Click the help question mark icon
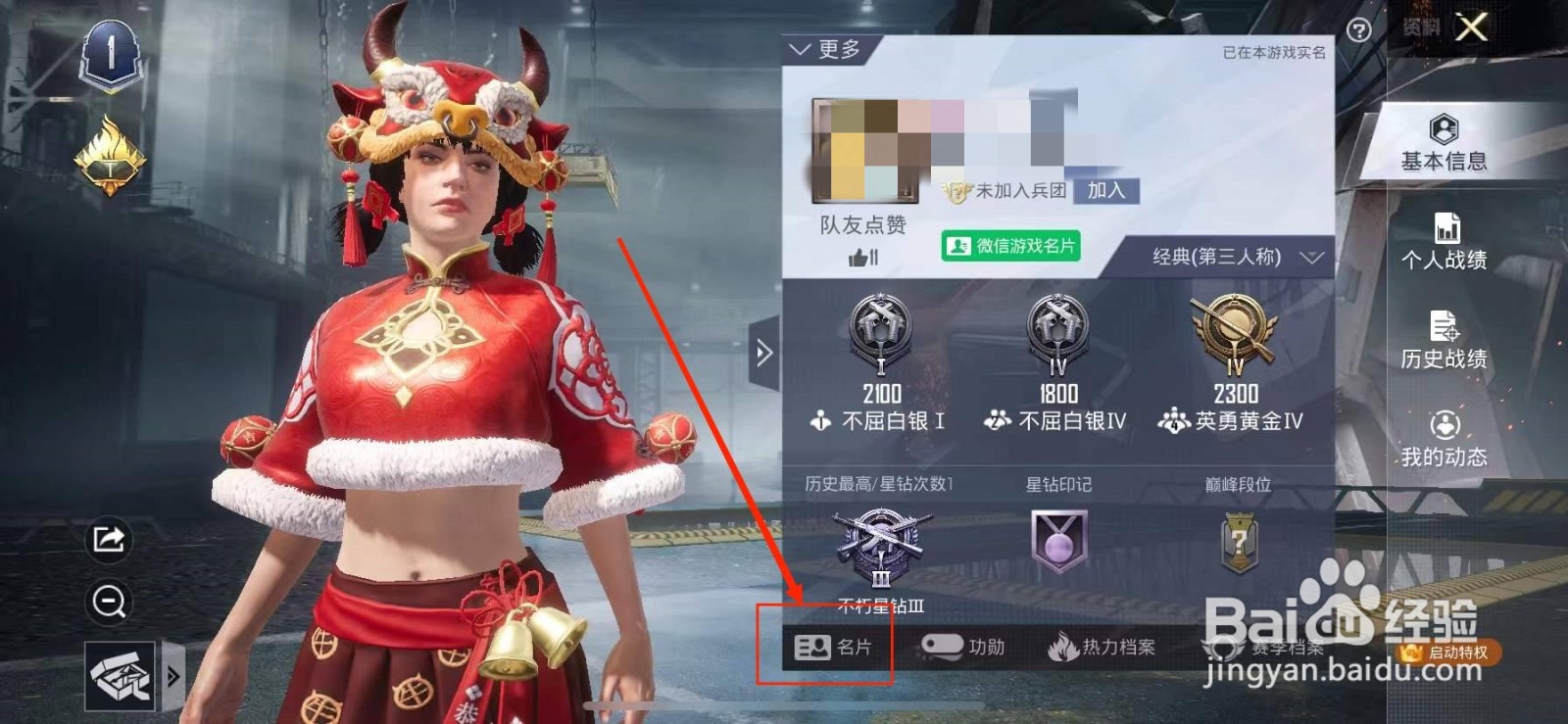The image size is (1568, 724). [x=1357, y=30]
